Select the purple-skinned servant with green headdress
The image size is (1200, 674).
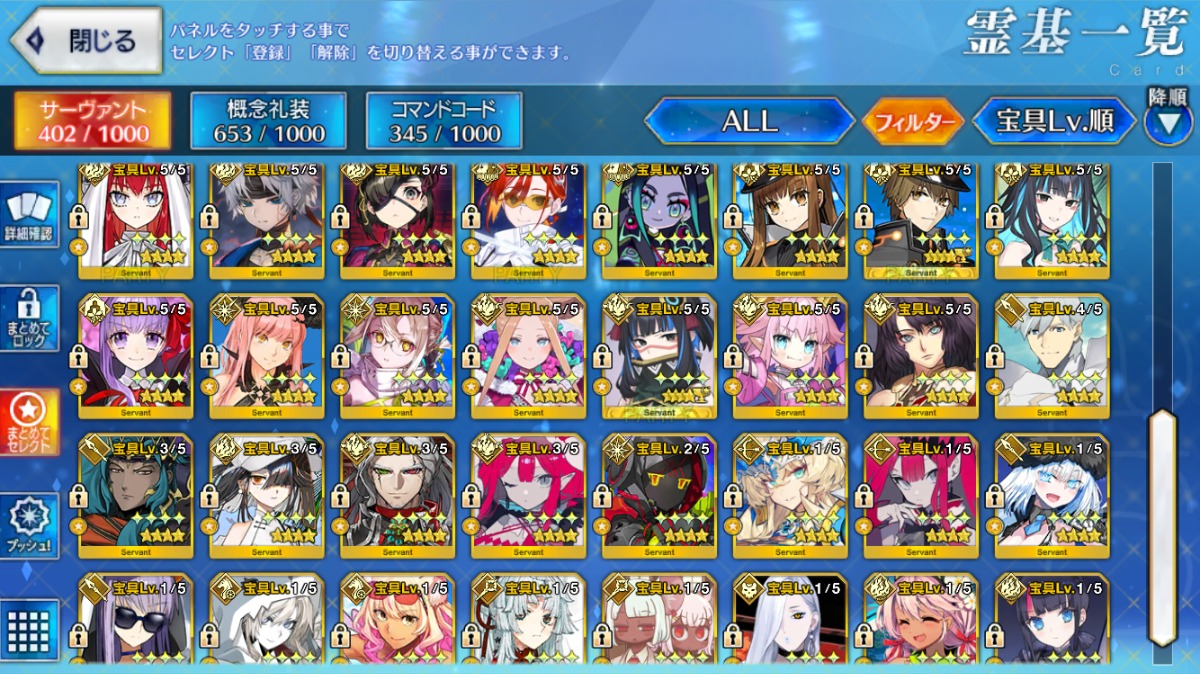point(659,220)
